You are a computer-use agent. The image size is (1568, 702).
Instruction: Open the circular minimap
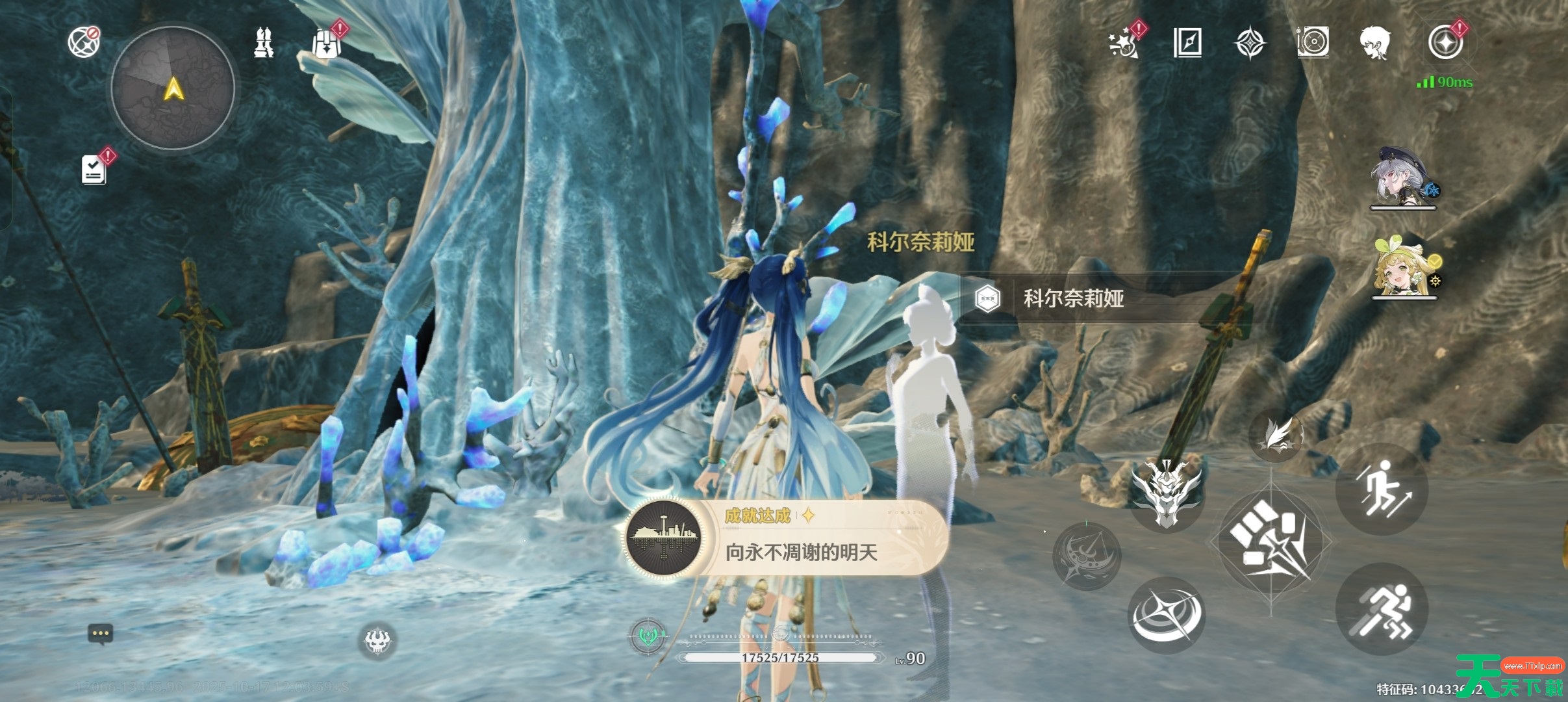[173, 88]
